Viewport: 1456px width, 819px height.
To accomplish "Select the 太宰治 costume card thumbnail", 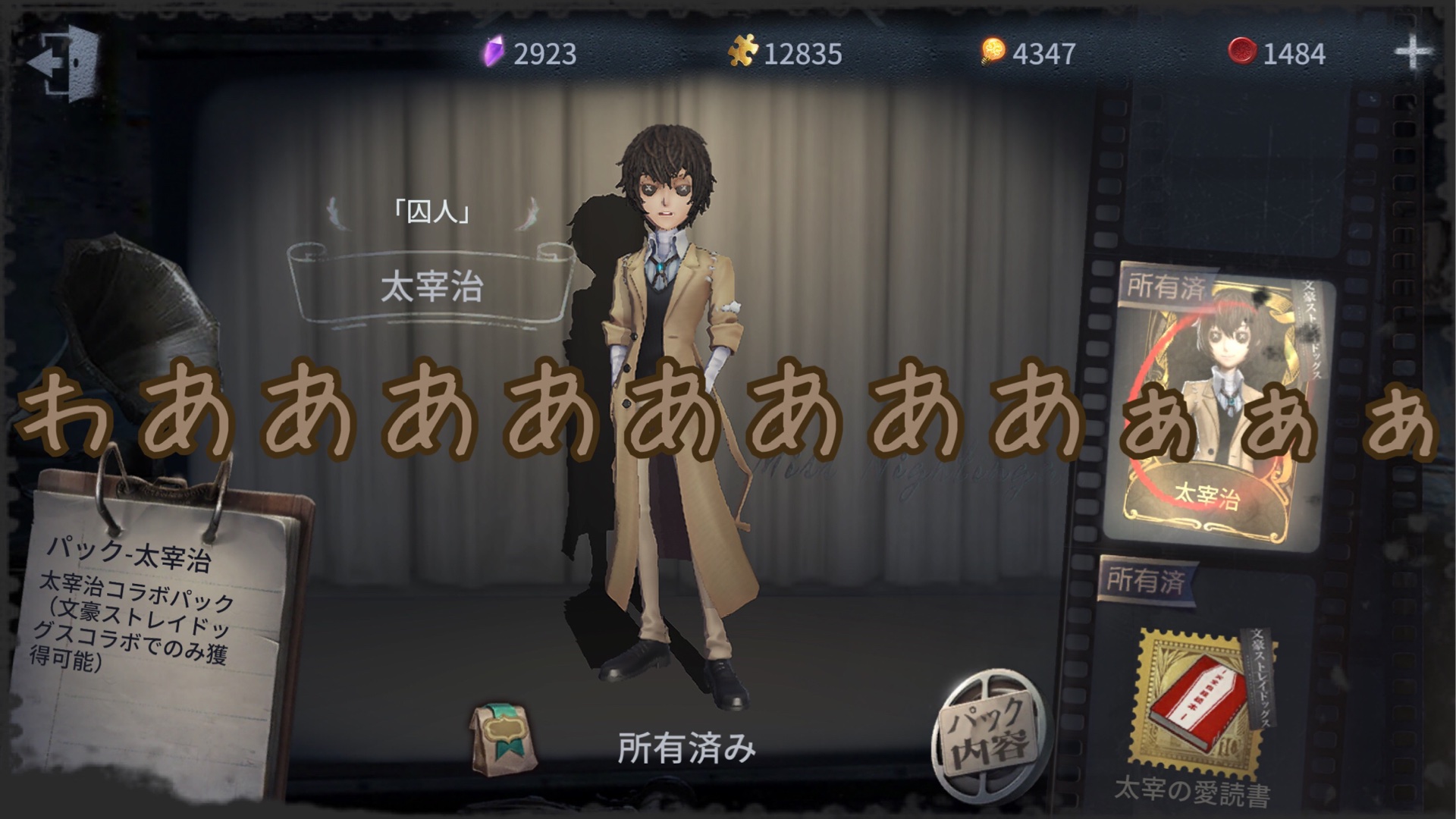I will 1216,409.
